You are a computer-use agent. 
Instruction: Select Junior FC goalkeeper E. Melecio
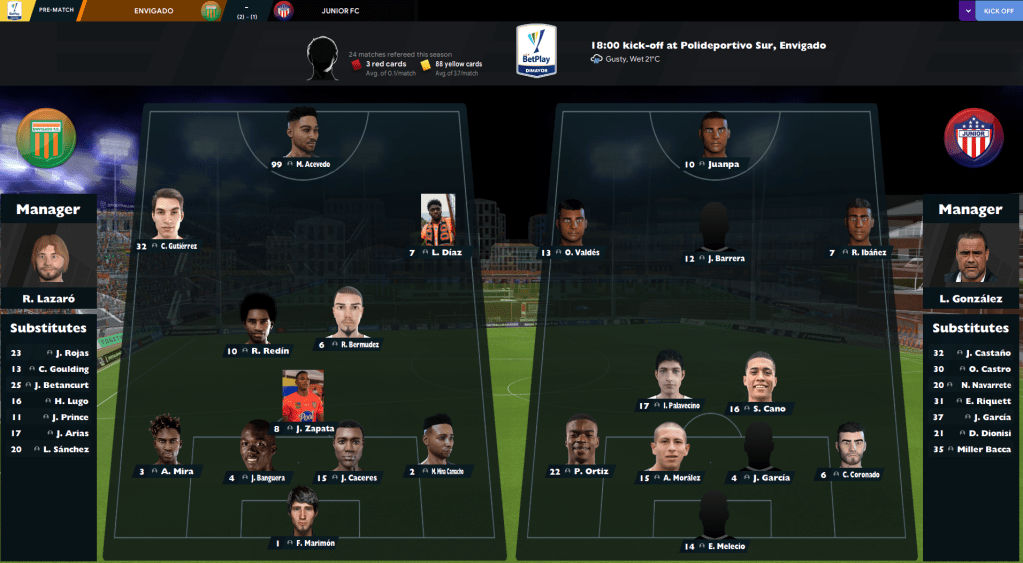click(714, 546)
